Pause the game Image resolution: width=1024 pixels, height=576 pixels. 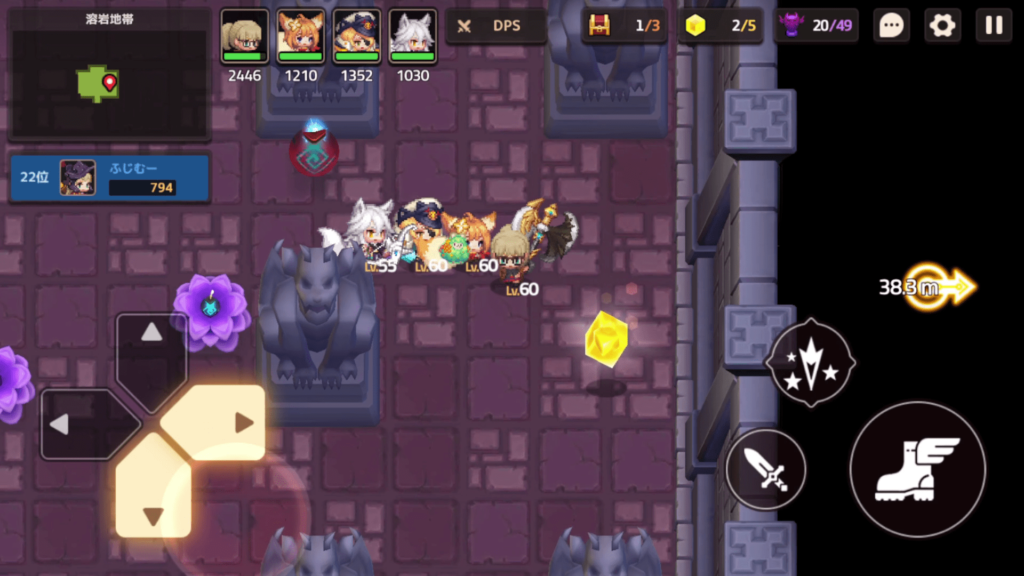[993, 26]
